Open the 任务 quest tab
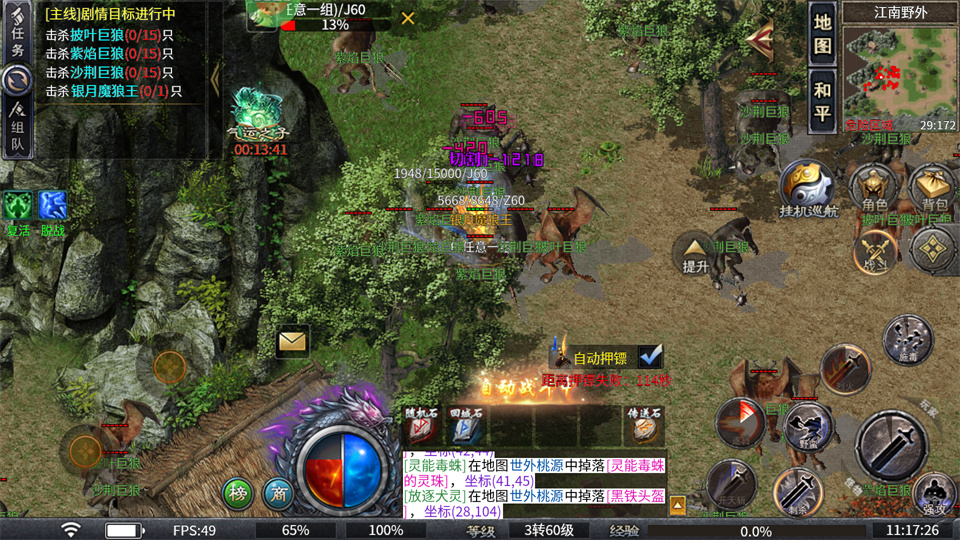 coord(17,42)
